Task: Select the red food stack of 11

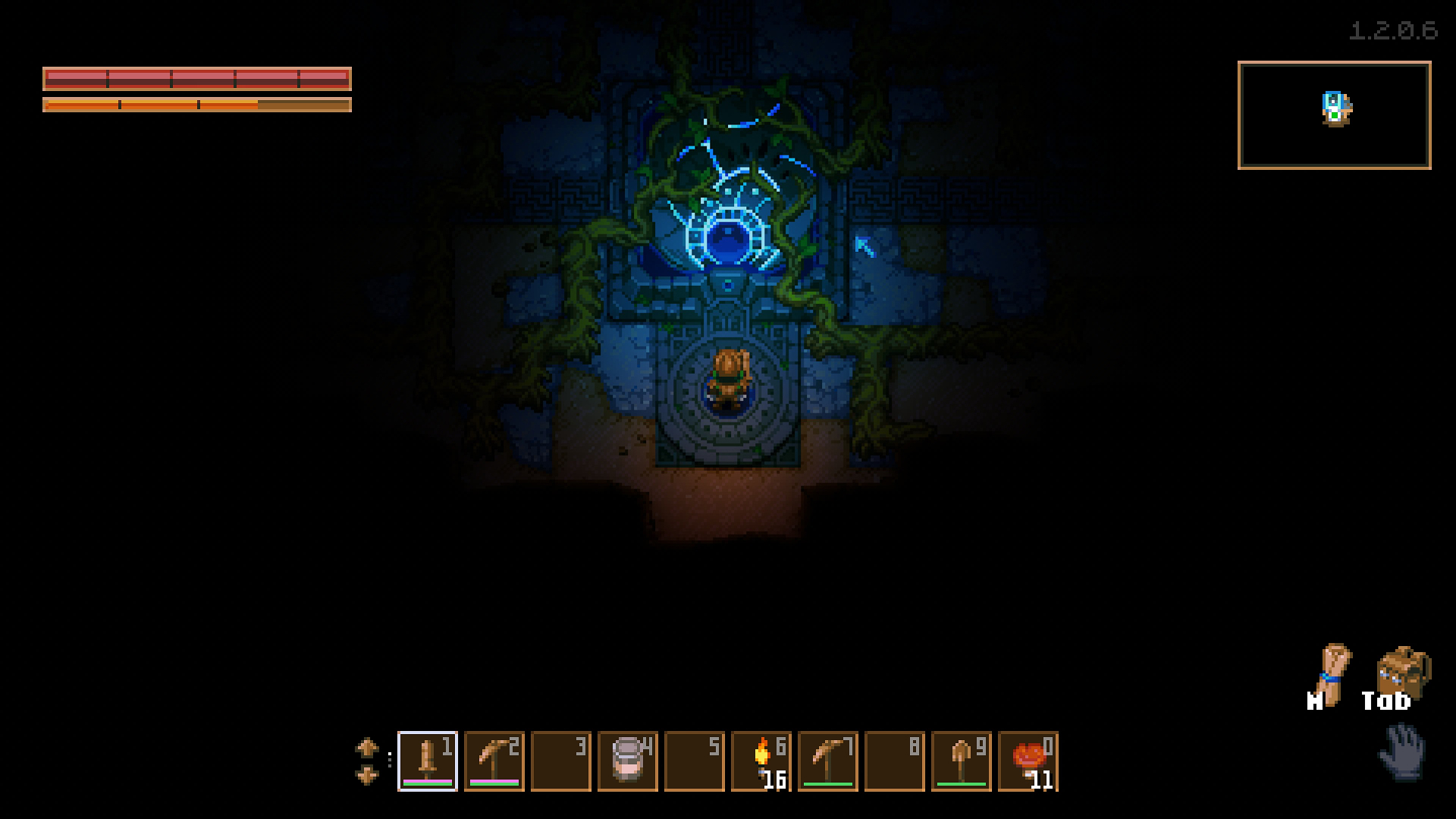Action: point(1028,761)
